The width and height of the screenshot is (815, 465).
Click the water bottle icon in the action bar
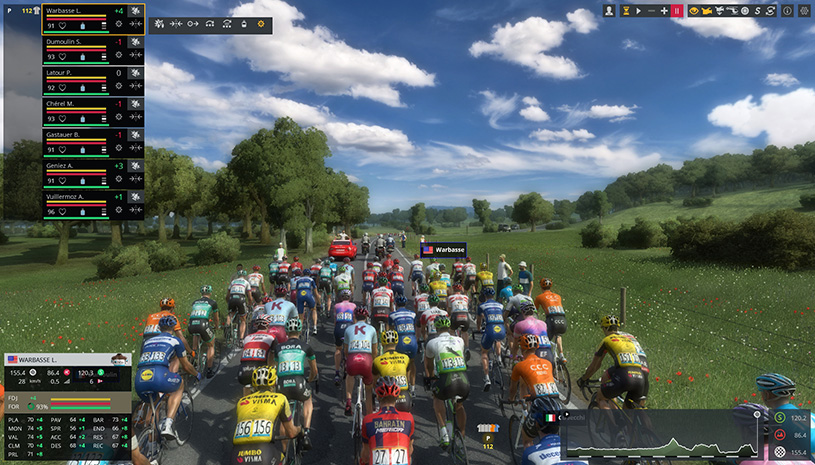pyautogui.click(x=243, y=22)
